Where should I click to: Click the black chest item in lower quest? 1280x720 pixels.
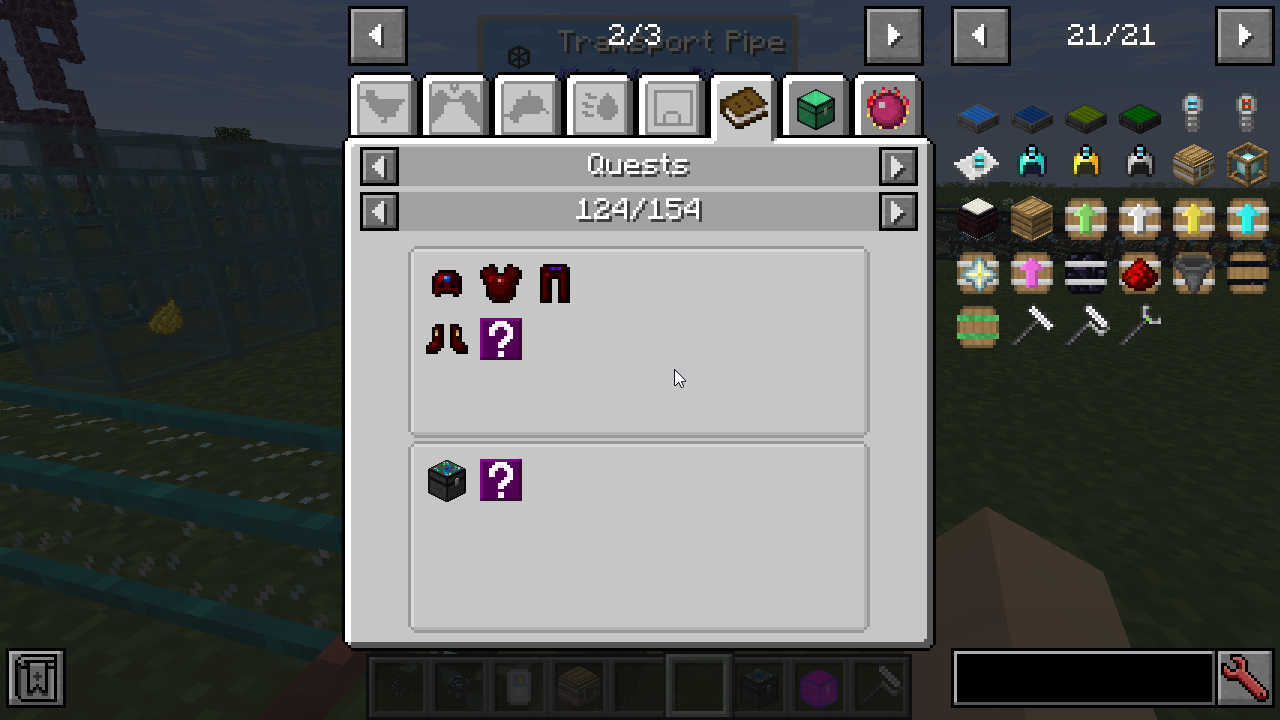tap(446, 480)
